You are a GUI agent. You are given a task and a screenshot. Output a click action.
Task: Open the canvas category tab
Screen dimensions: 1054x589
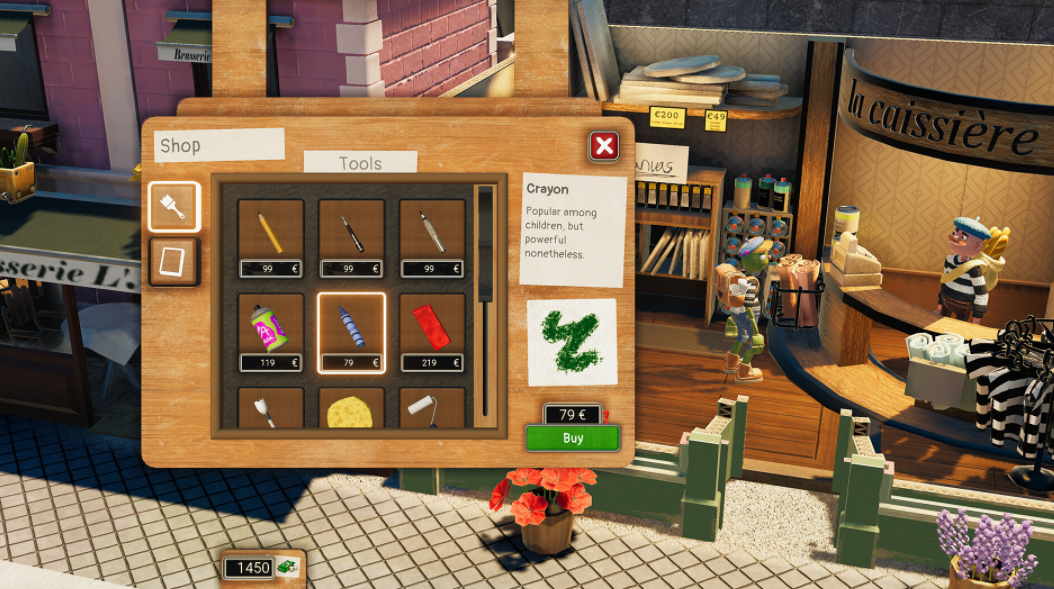(174, 262)
